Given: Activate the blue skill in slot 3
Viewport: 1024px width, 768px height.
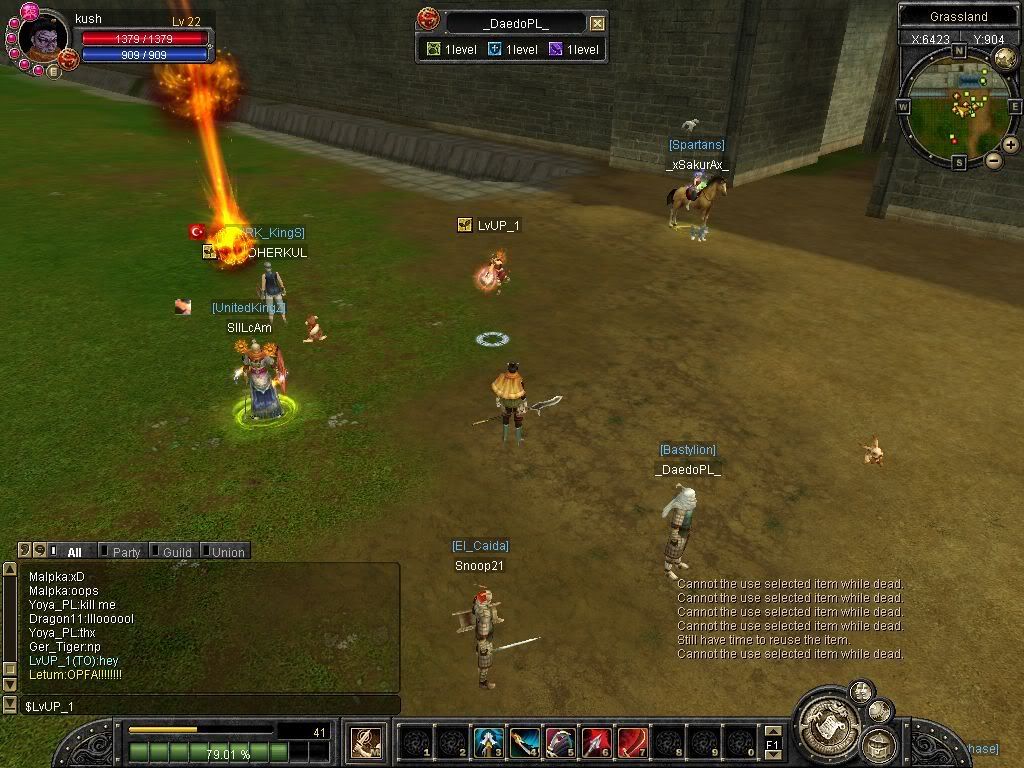Looking at the screenshot, I should 487,742.
